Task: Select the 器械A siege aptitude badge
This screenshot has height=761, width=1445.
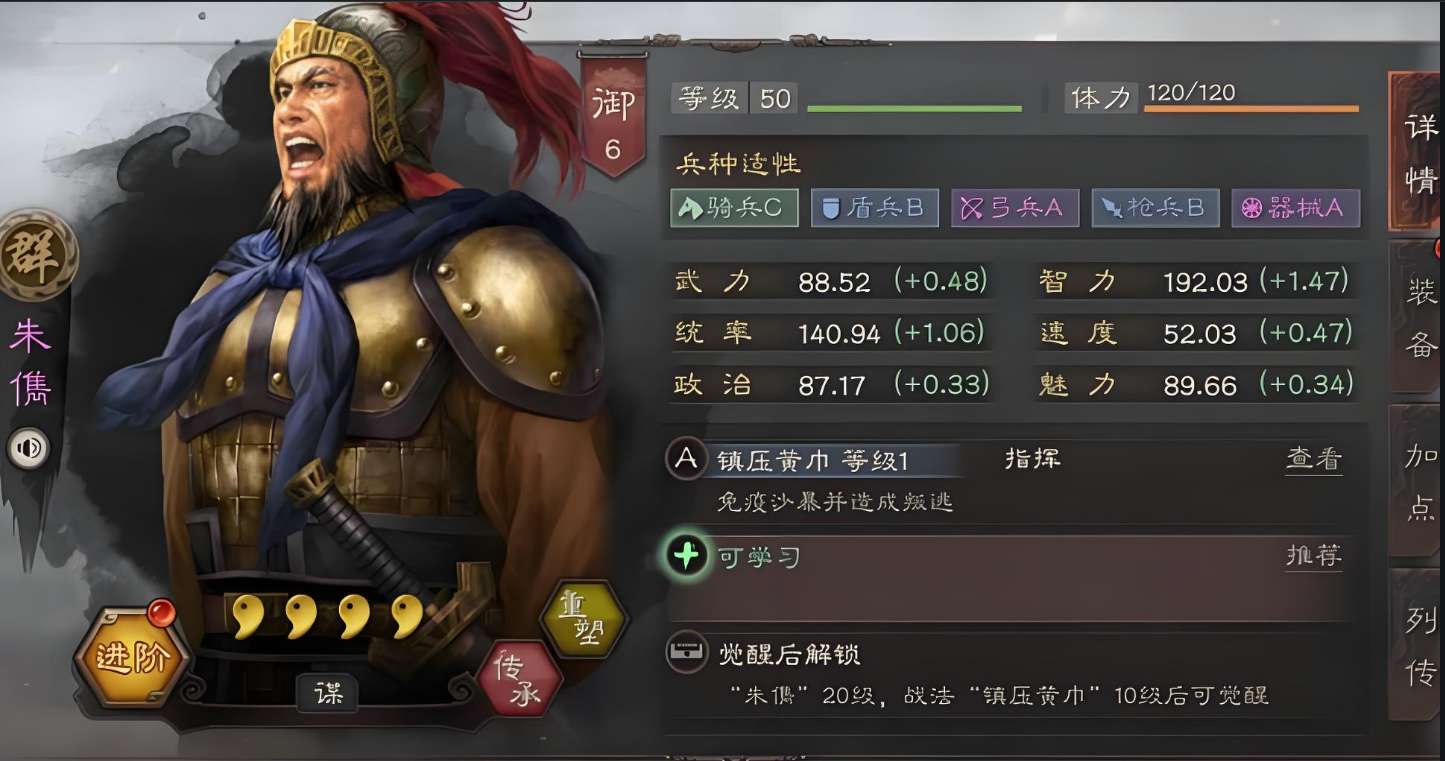Action: 1296,208
